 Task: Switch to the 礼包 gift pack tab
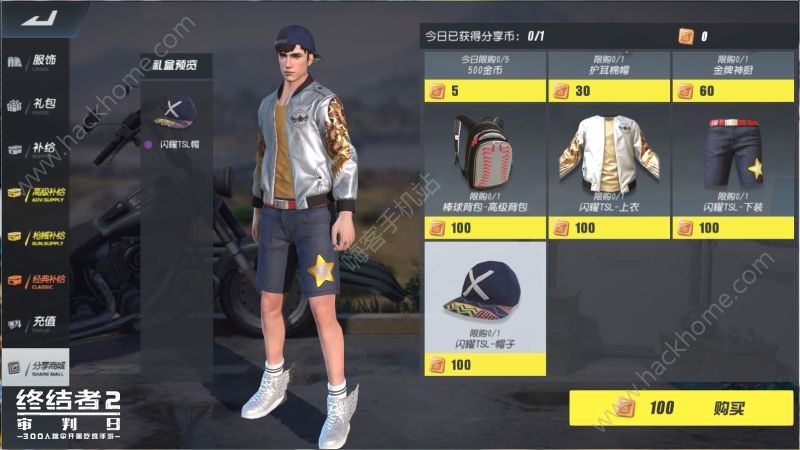(x=35, y=104)
